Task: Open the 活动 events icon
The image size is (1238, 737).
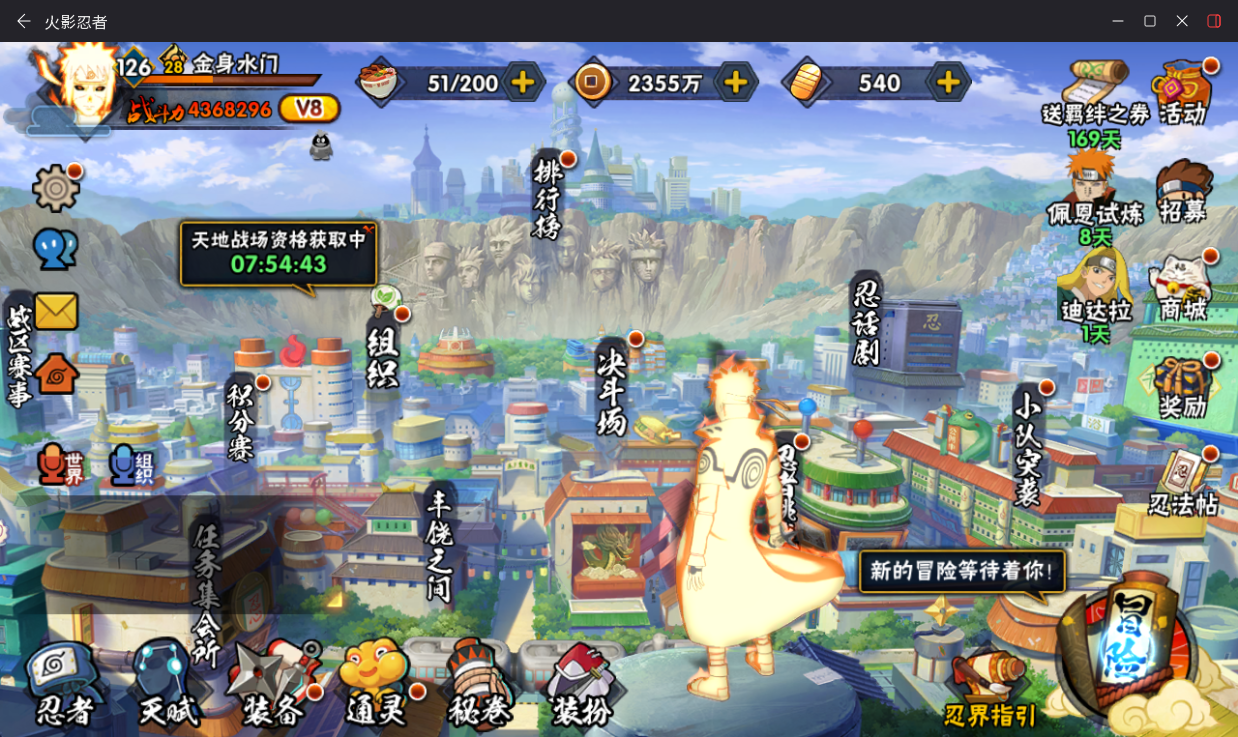Action: pyautogui.click(x=1183, y=93)
